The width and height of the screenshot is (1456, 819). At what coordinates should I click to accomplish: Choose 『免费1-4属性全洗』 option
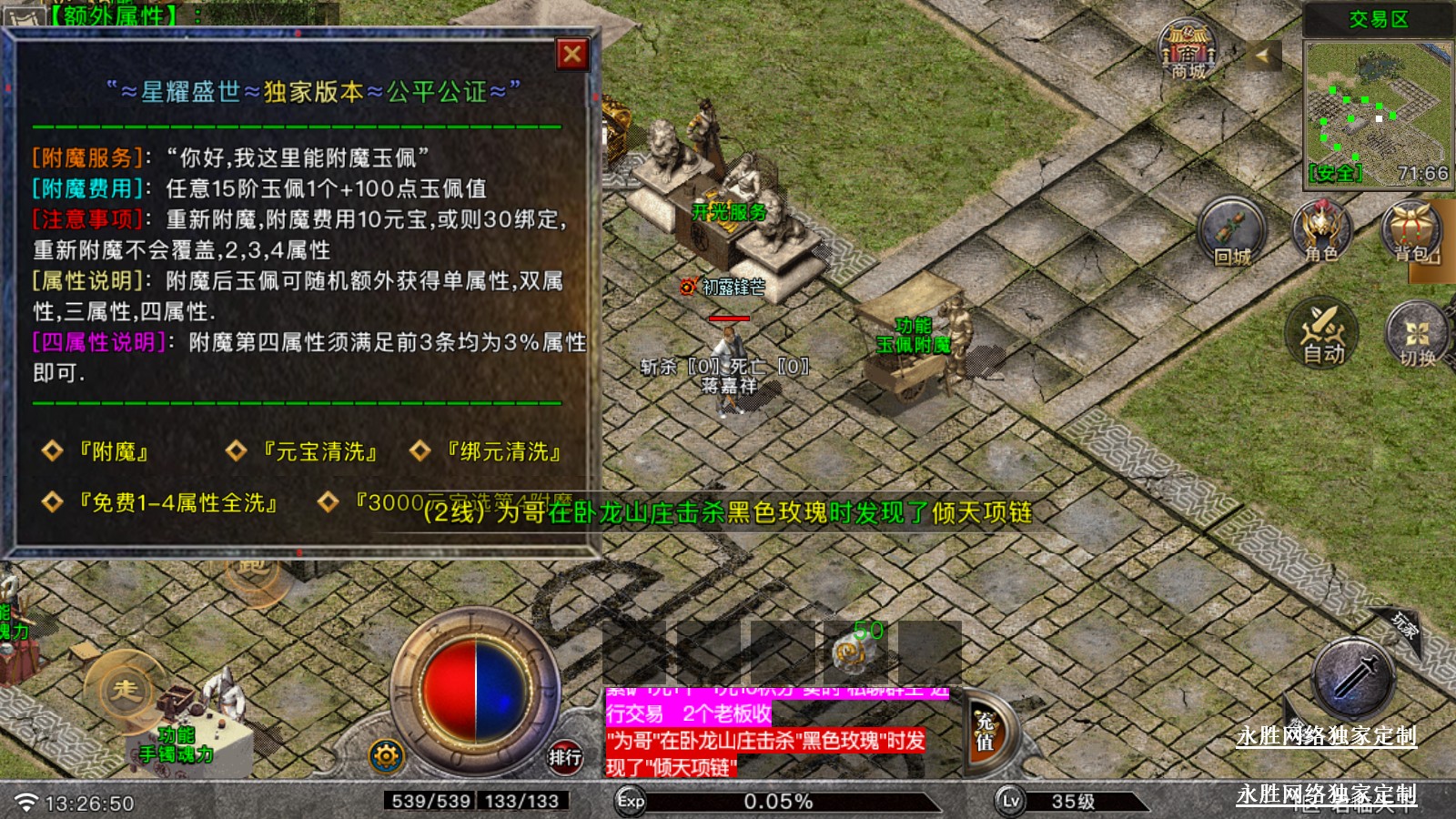point(177,503)
